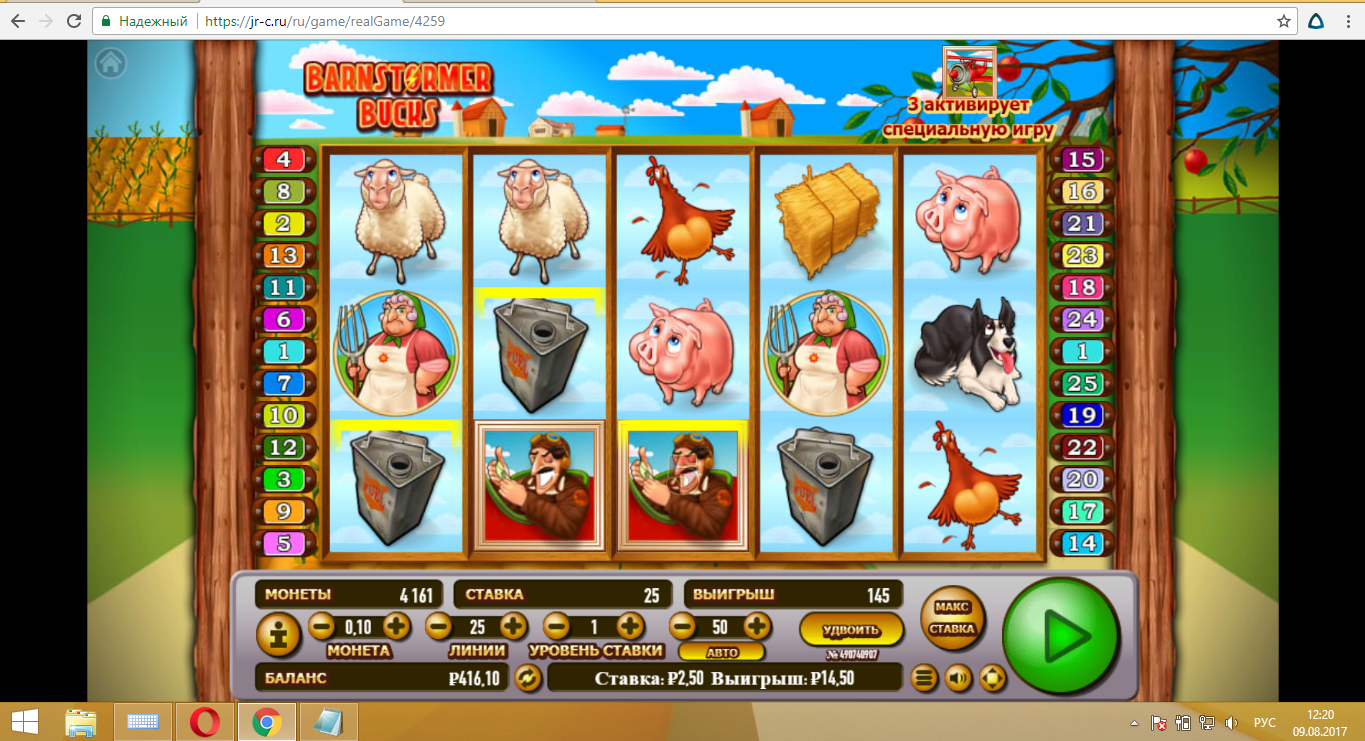Double the win with УДВОИТЬ
1365x741 pixels.
click(x=851, y=630)
